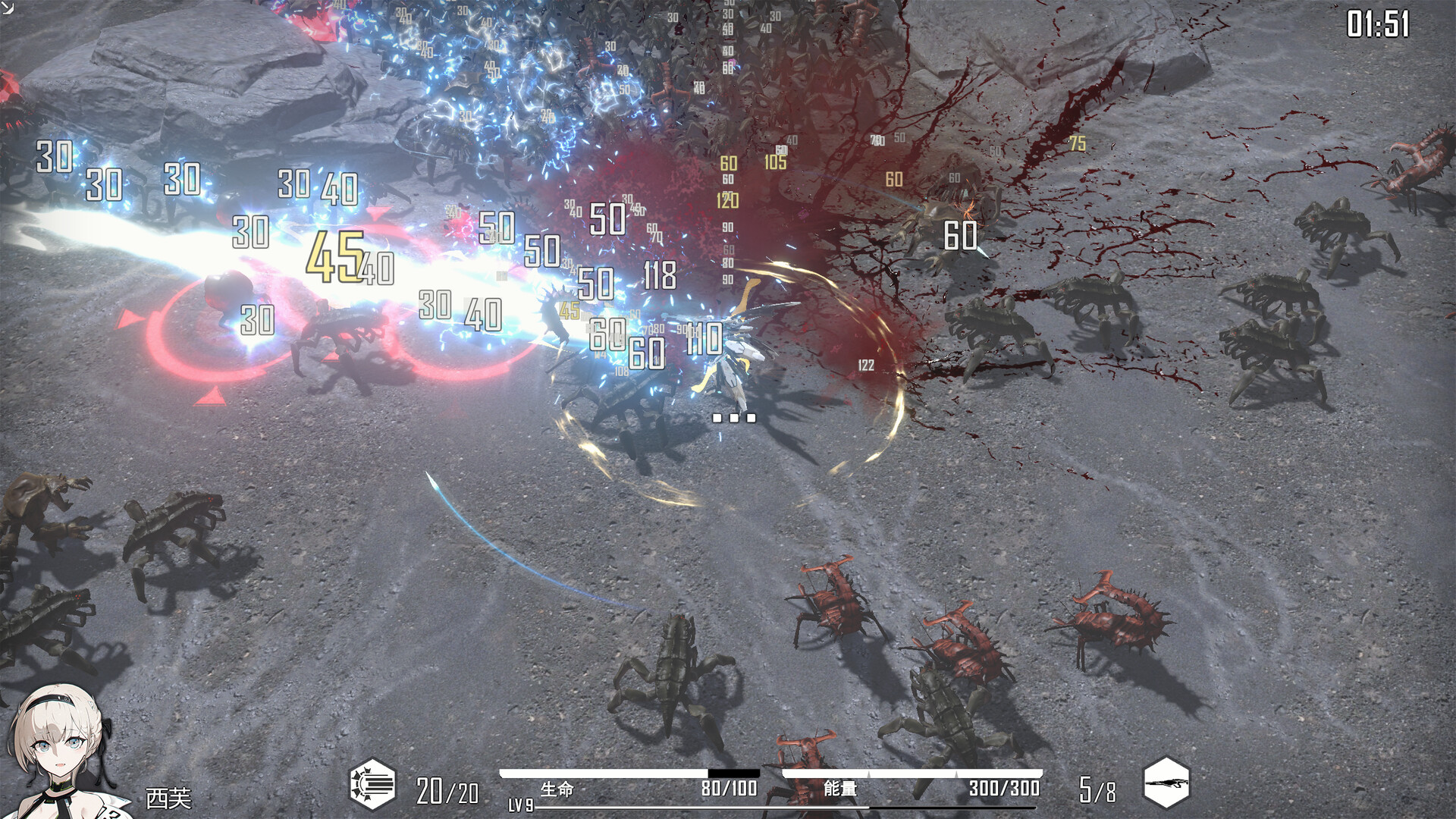Click the 生命 health label icon area
This screenshot has width=1456, height=819.
pyautogui.click(x=556, y=789)
